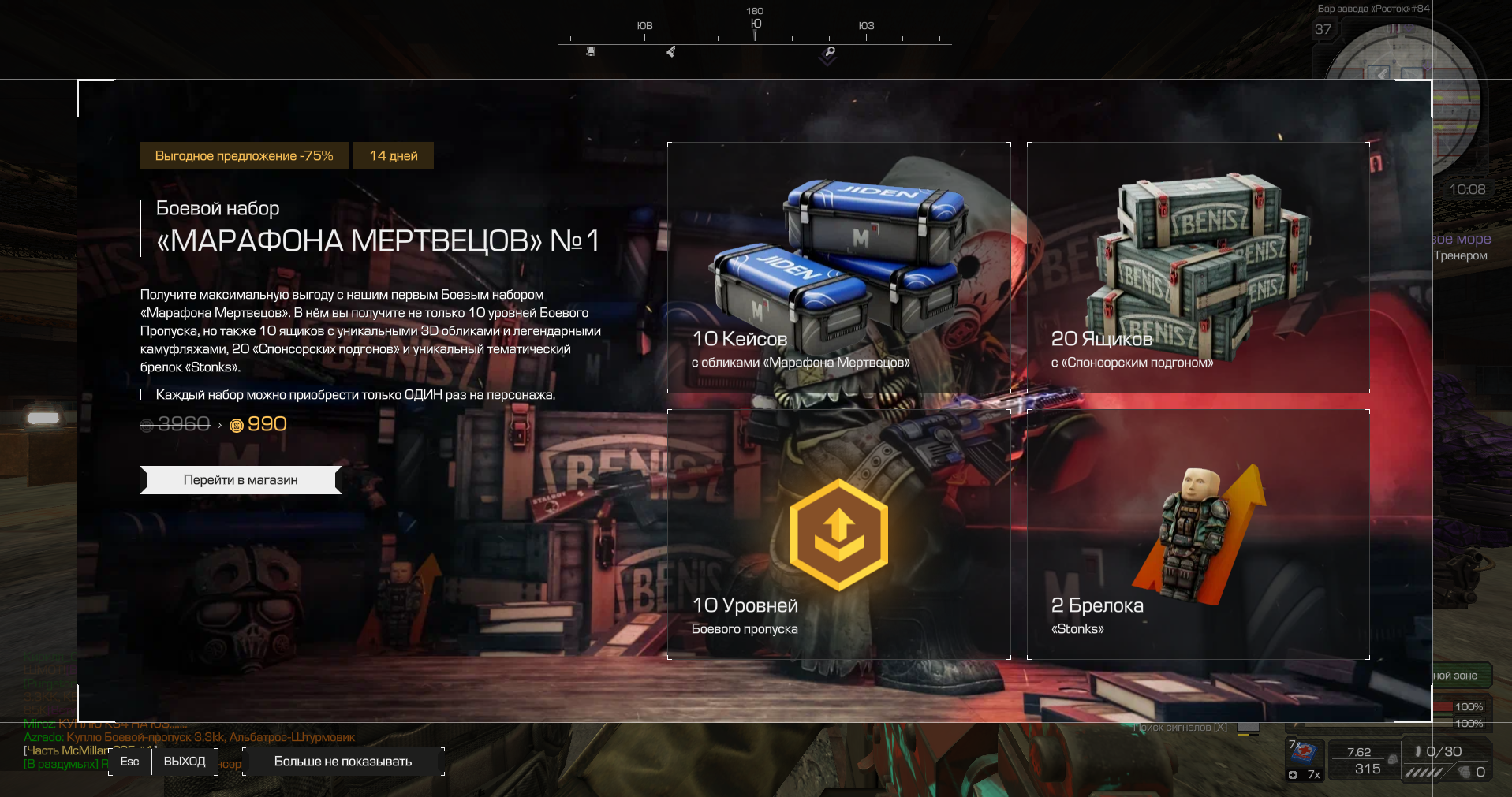View the "10 Уровней" Battle Pass tile

point(838,534)
